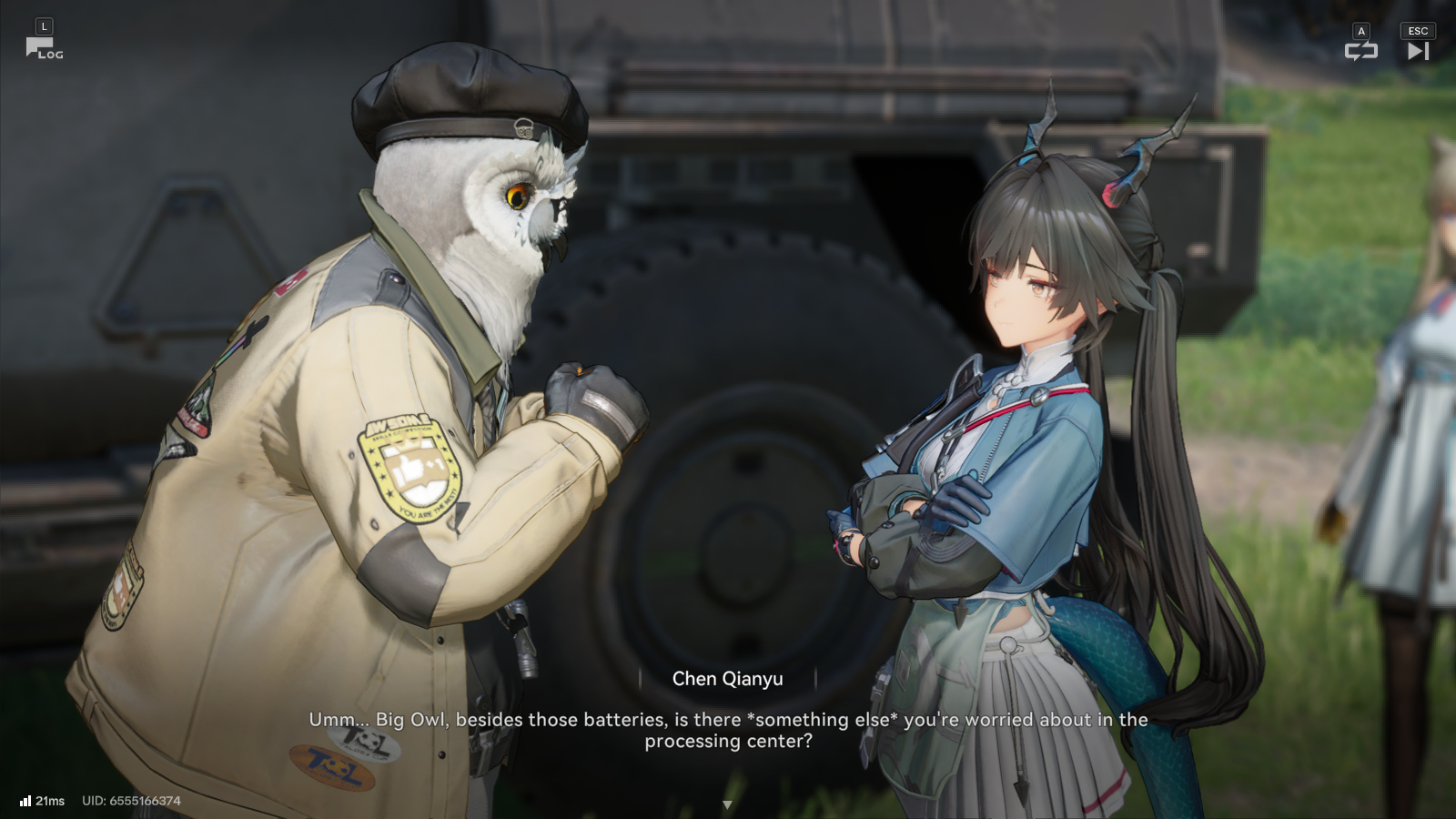This screenshot has width=1456, height=819.
Task: Toggle auto-play dialogue mode
Action: pos(1360,51)
